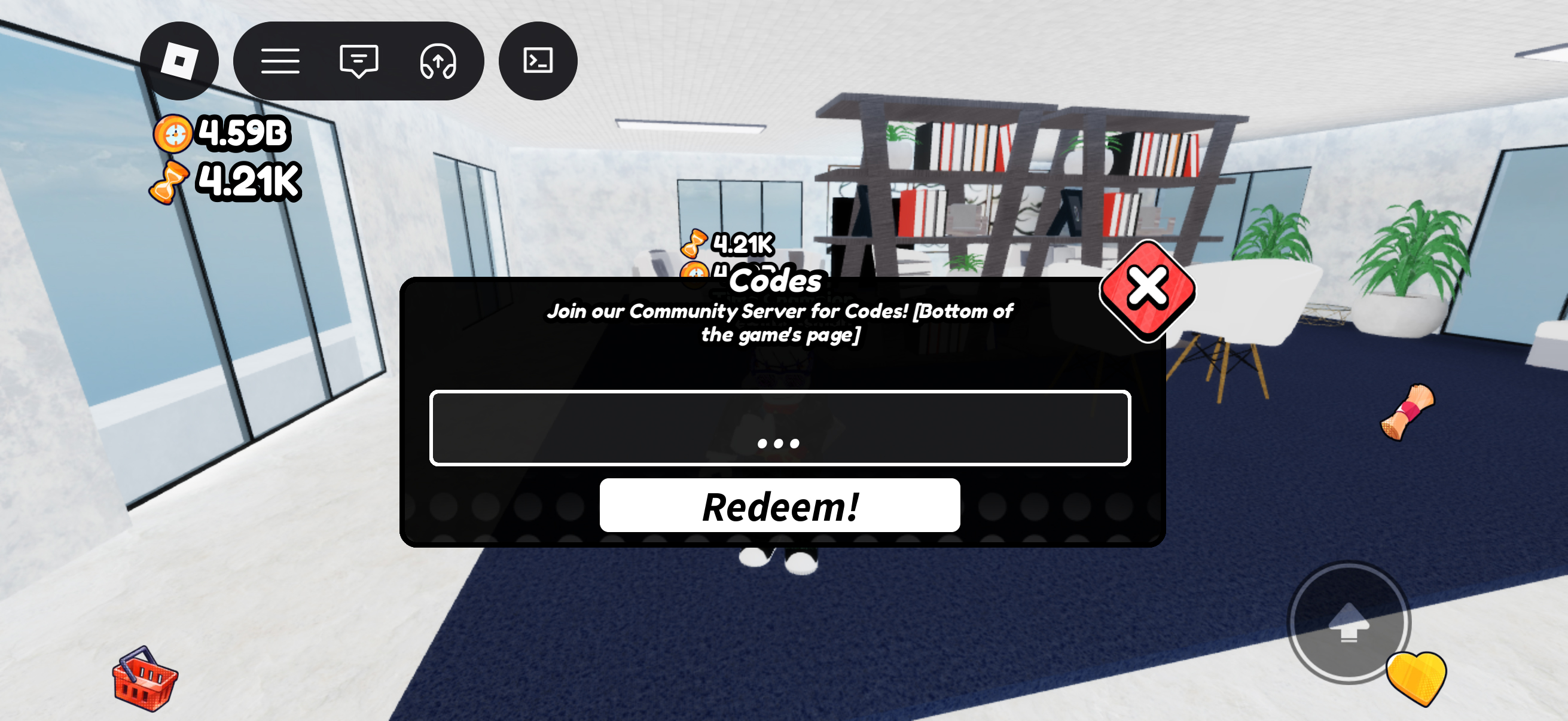Click the Codes dialog title
The image size is (1568, 721).
774,282
